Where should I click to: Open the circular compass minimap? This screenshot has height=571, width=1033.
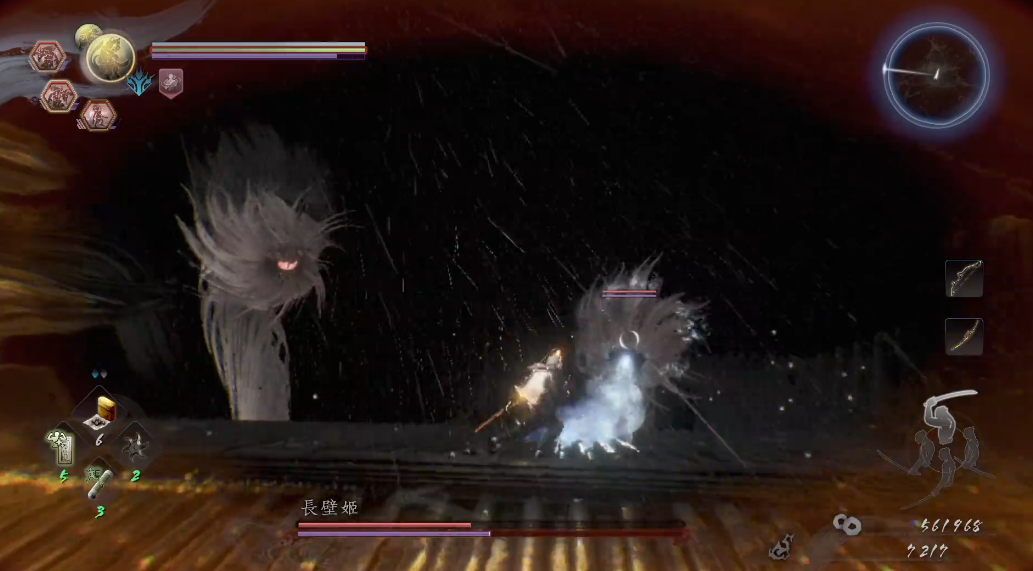coord(936,76)
